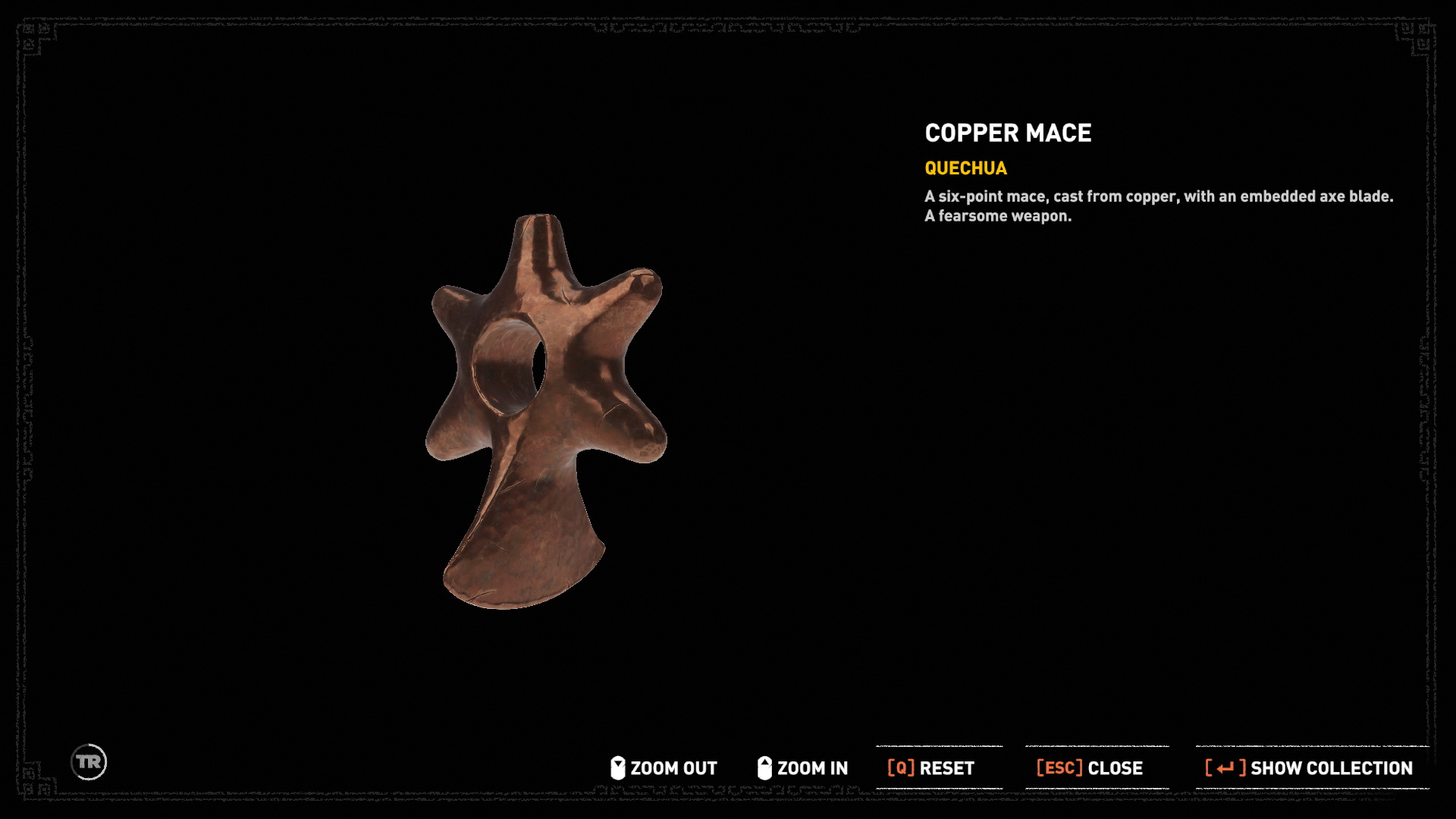Reset the copper mace view
Image resolution: width=1456 pixels, height=819 pixels.
pos(931,768)
